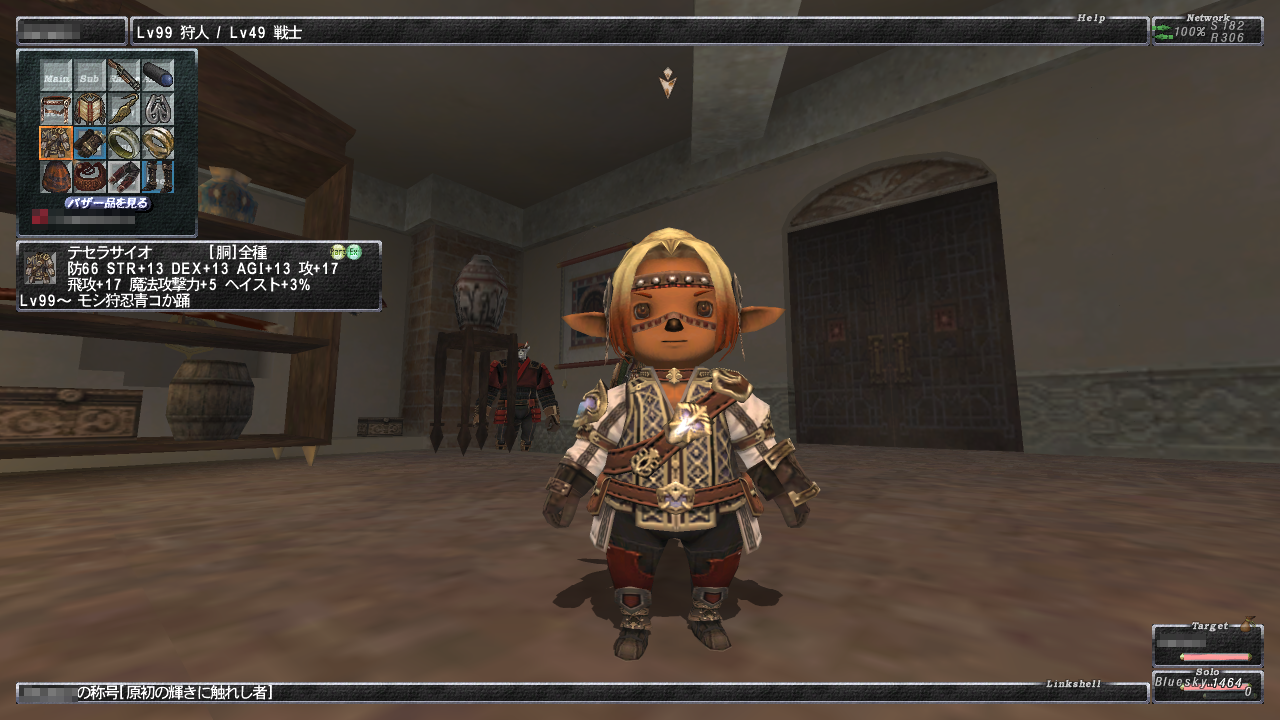This screenshot has height=720, width=1280.
Task: Choose the olive-green band ring slot
Action: 123,143
